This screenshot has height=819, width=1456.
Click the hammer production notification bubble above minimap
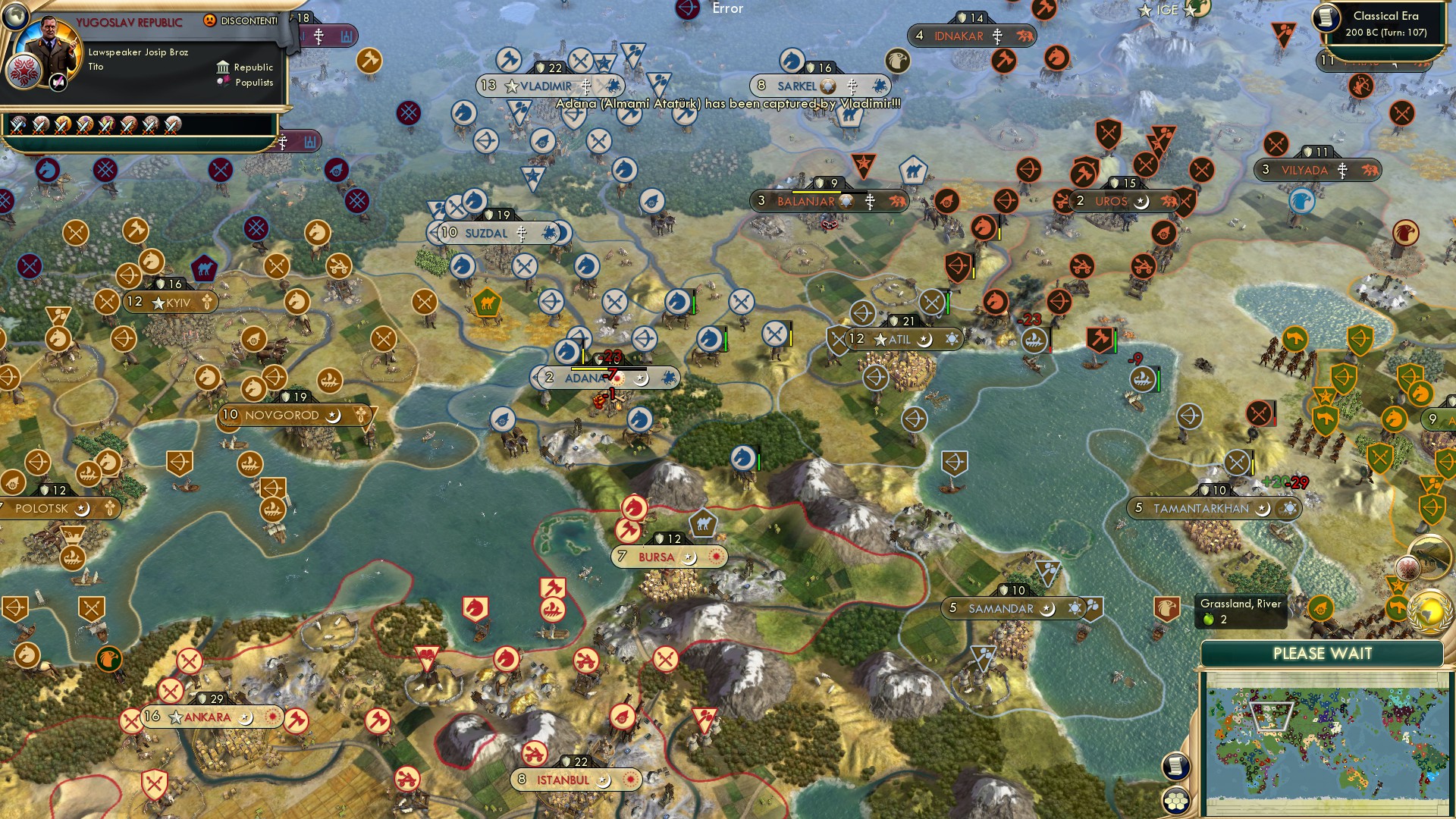[x=1398, y=607]
